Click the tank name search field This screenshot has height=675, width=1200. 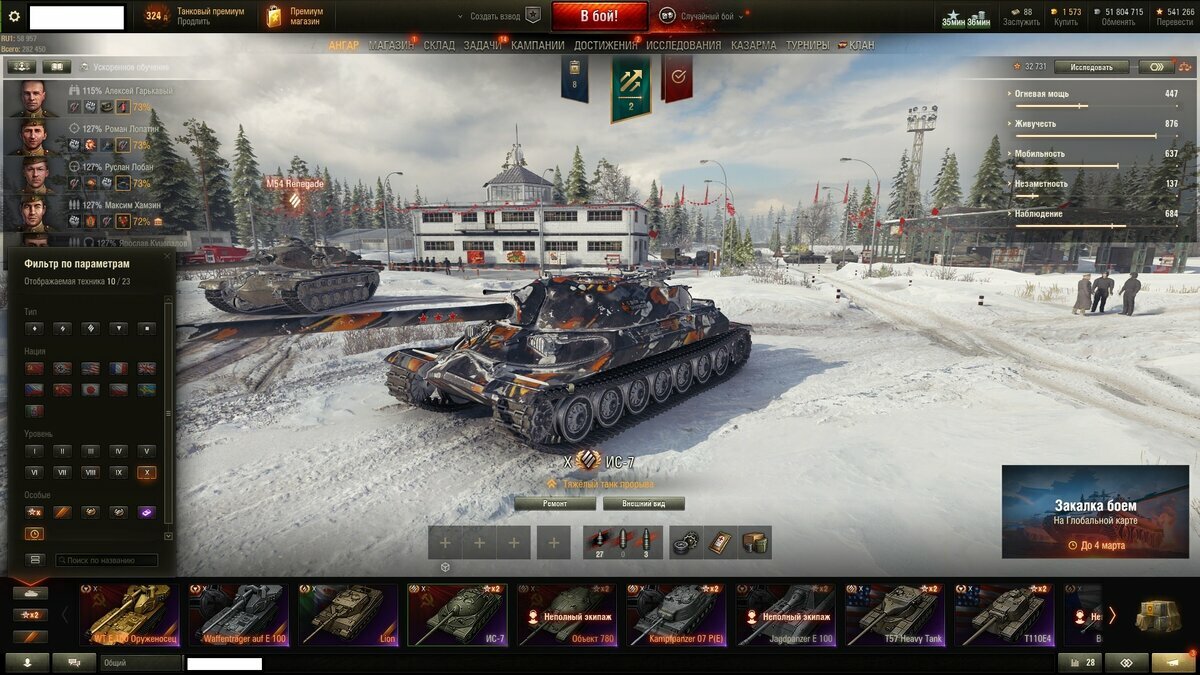point(106,561)
